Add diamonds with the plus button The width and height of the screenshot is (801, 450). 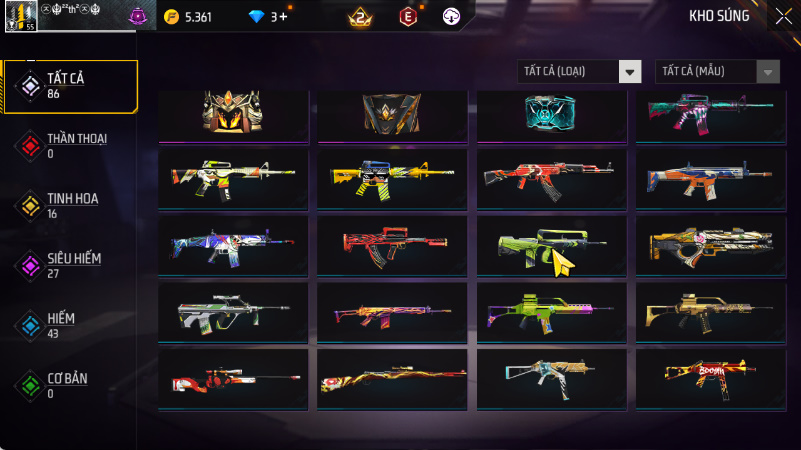[284, 17]
